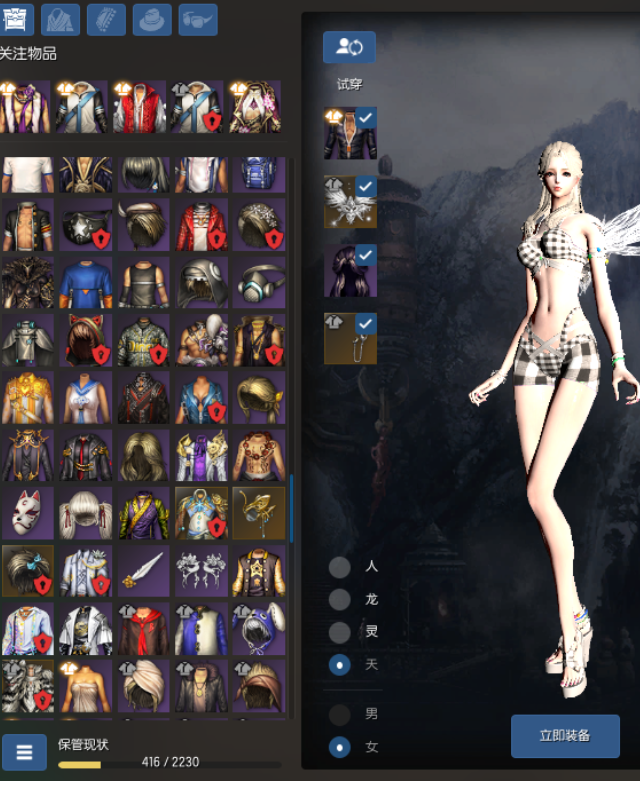
Task: Uncheck the dark hair try-on item
Action: (365, 256)
